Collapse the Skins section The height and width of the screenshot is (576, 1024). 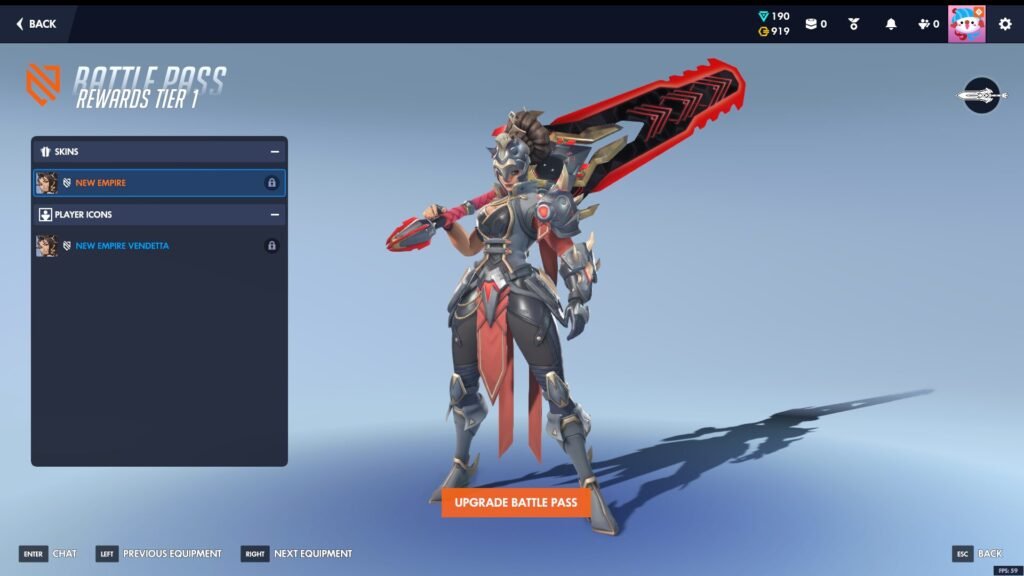[274, 152]
